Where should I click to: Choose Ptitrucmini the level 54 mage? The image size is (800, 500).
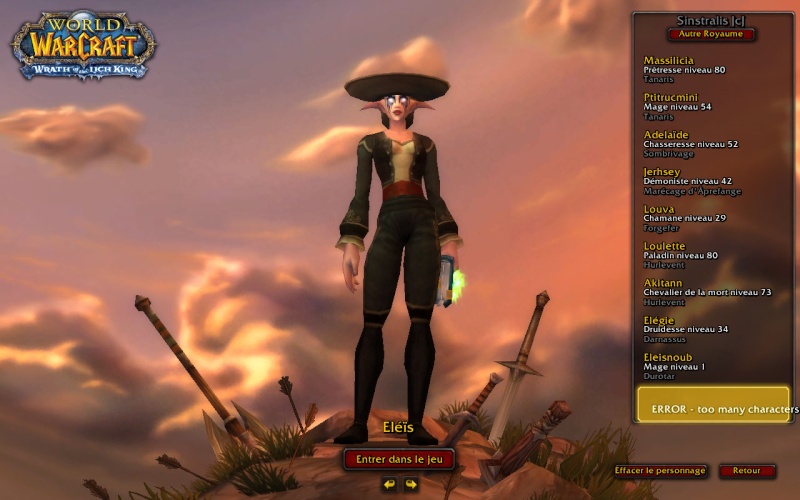700,105
